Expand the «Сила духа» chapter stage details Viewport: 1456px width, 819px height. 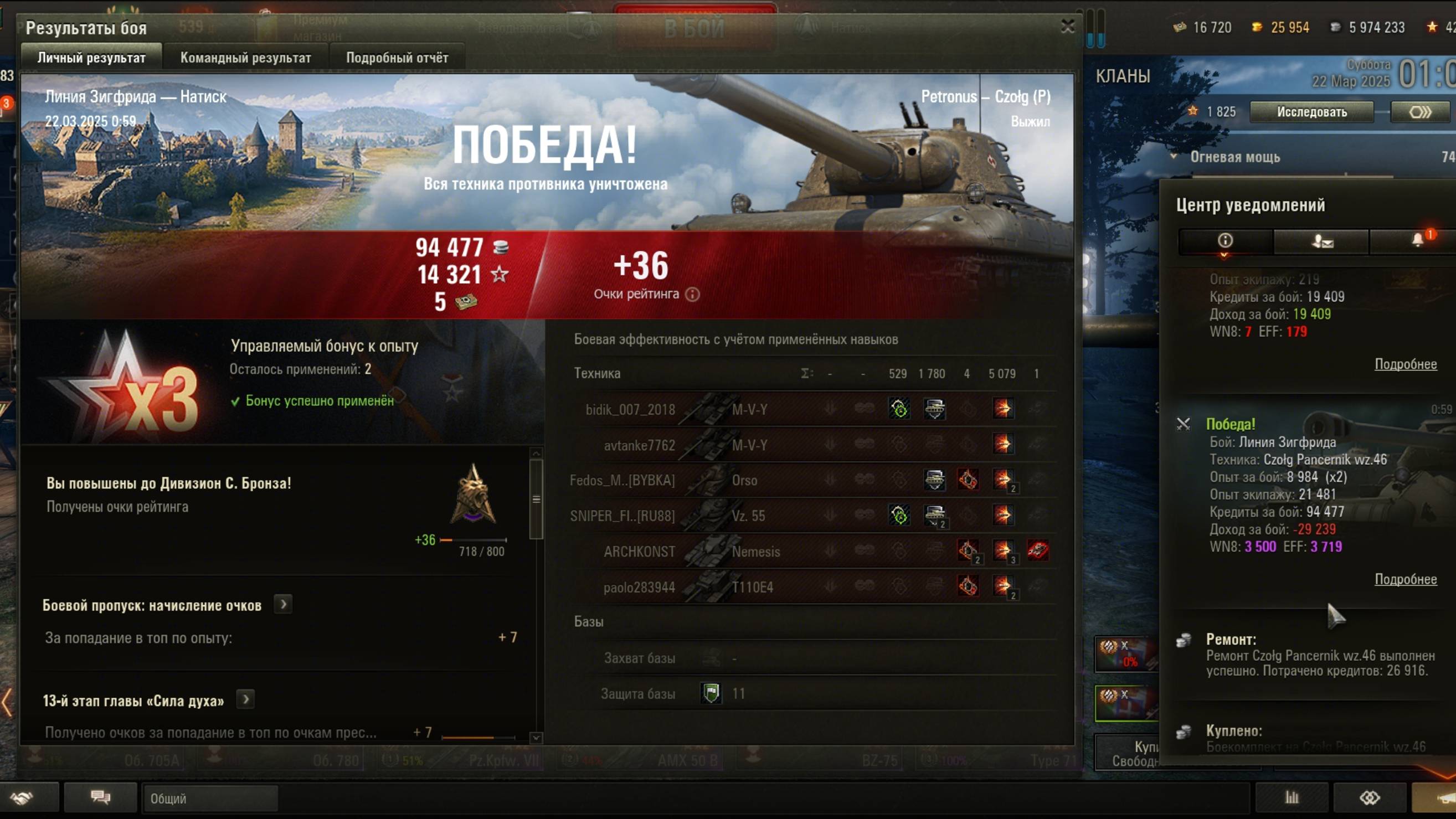coord(245,700)
